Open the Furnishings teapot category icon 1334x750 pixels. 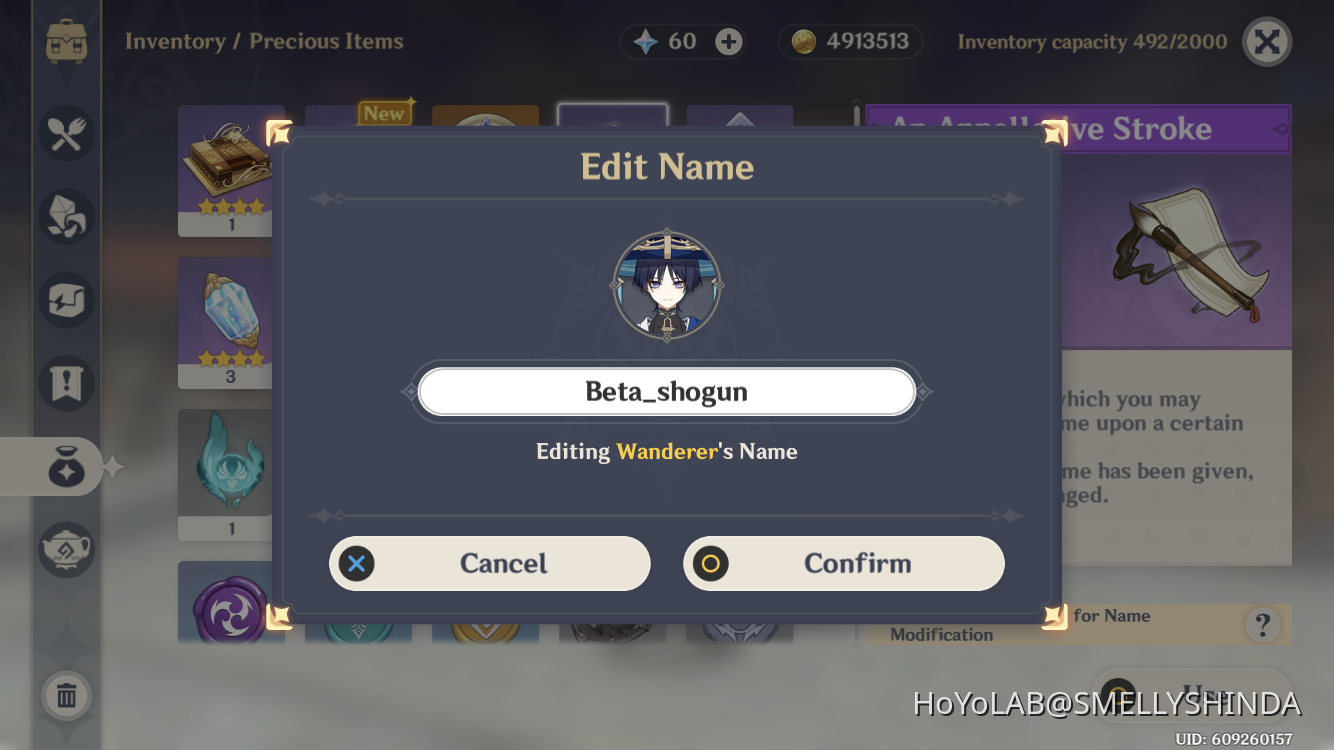[66, 549]
